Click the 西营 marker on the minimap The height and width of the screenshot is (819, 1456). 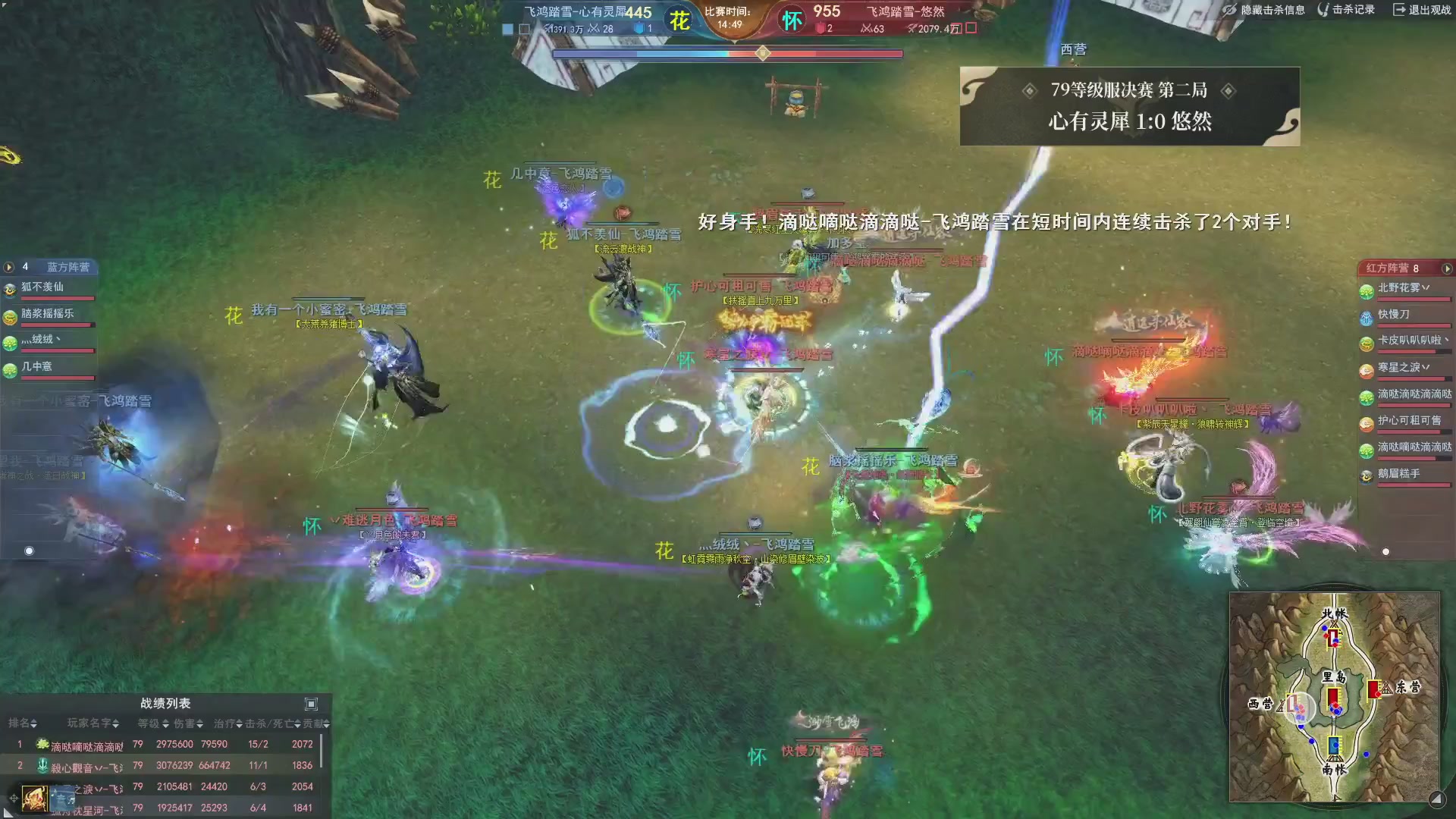point(1260,704)
